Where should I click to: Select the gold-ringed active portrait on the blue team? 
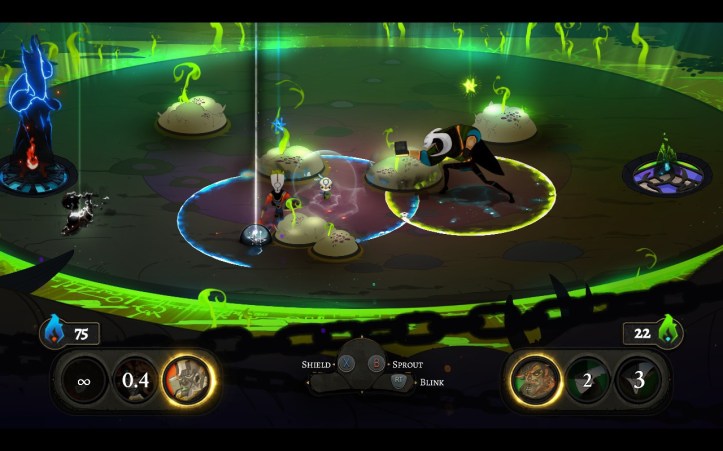[x=188, y=380]
